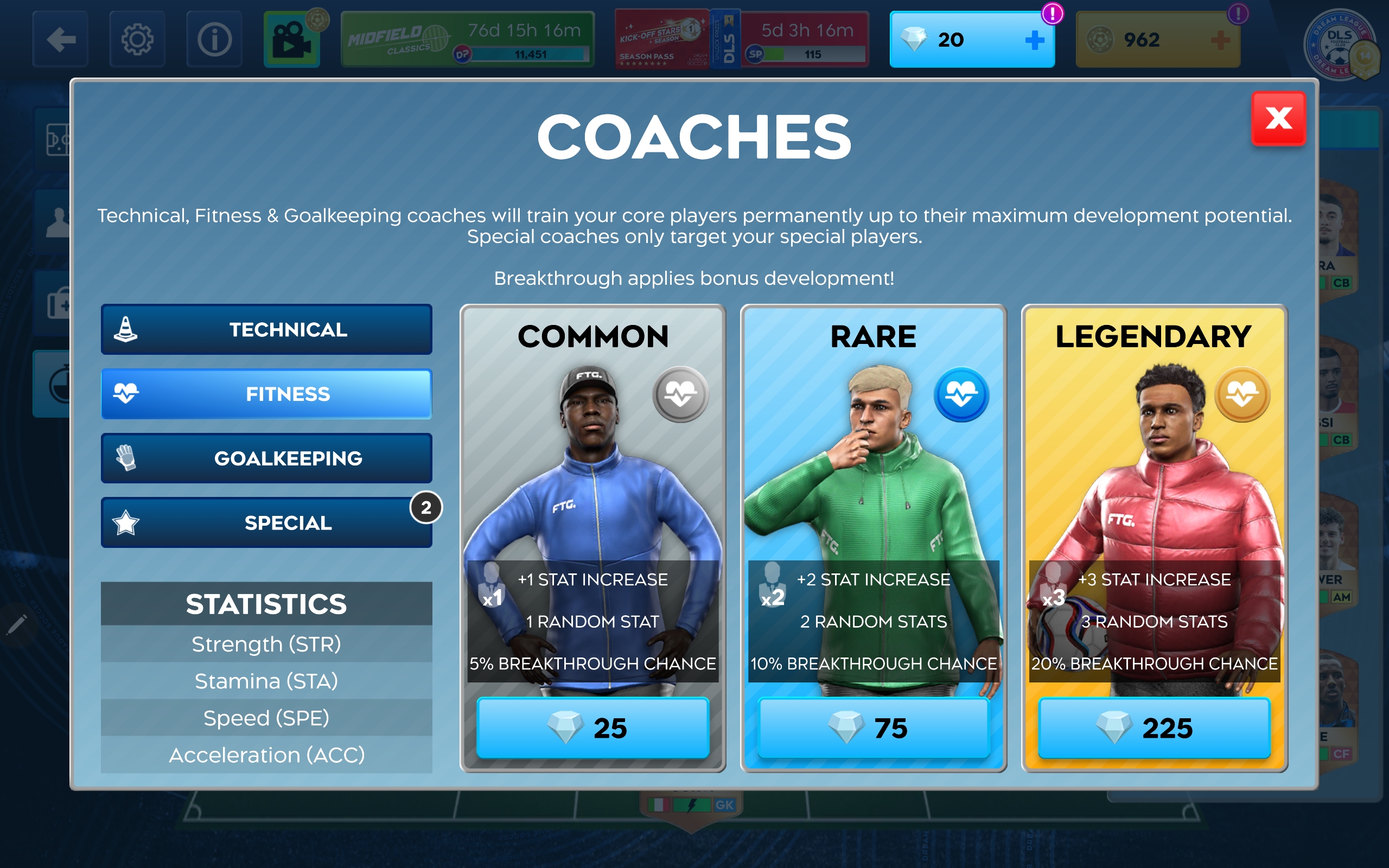The image size is (1389, 868).
Task: Open the Goalkeeping coaches tab
Action: tap(266, 458)
